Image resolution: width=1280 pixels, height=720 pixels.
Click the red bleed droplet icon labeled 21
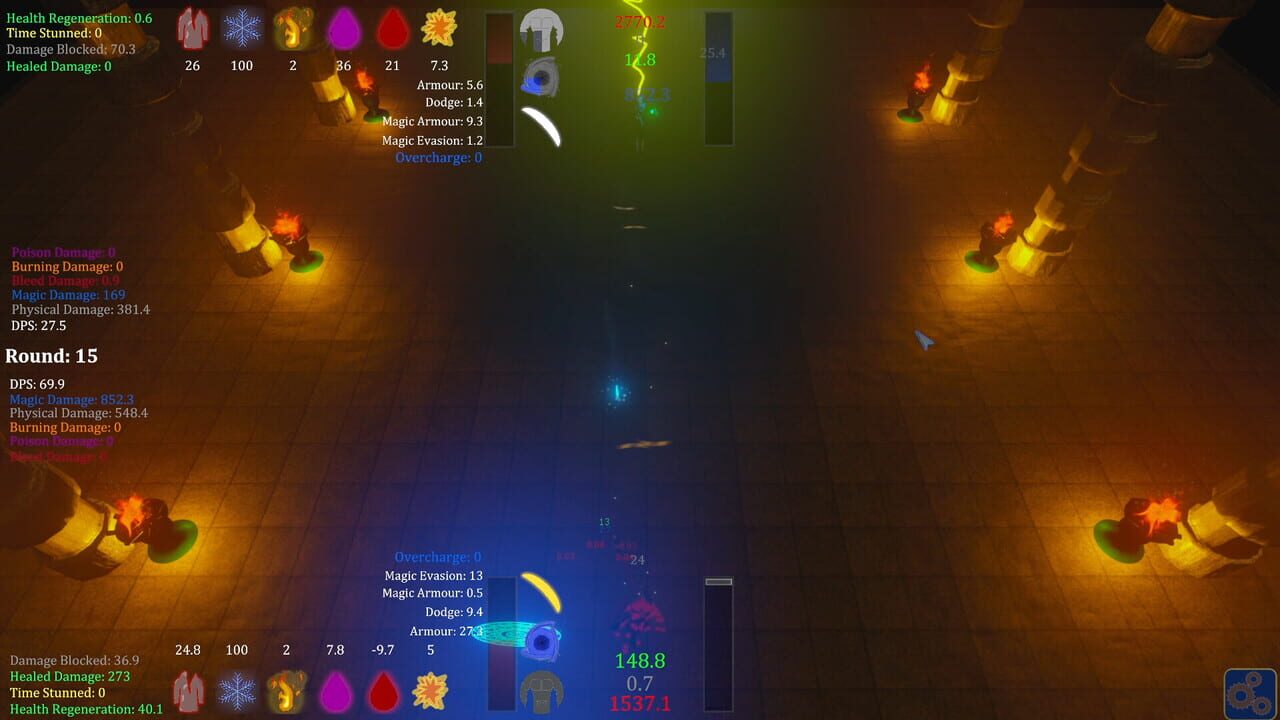point(392,29)
